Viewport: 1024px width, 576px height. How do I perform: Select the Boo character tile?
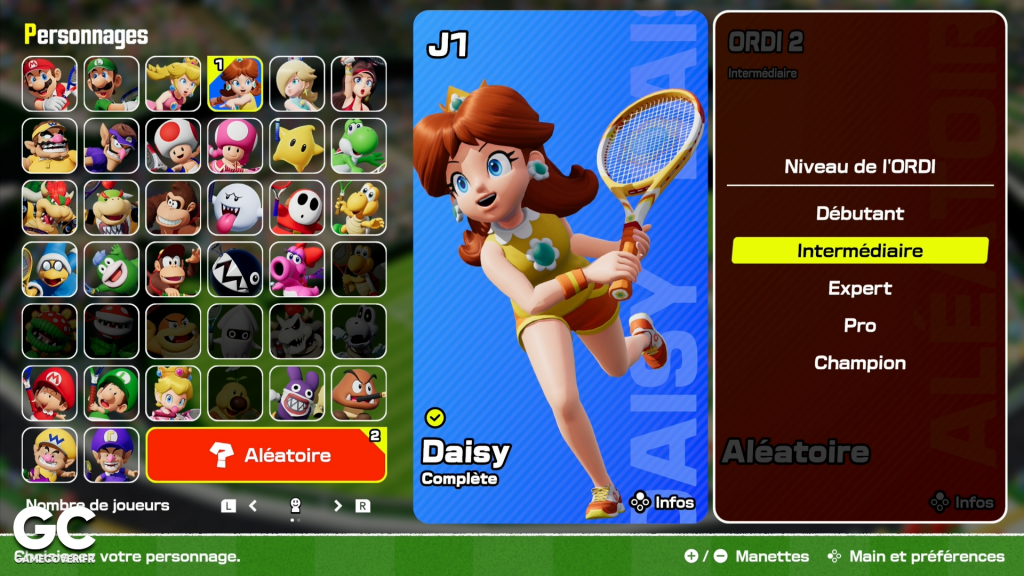235,207
